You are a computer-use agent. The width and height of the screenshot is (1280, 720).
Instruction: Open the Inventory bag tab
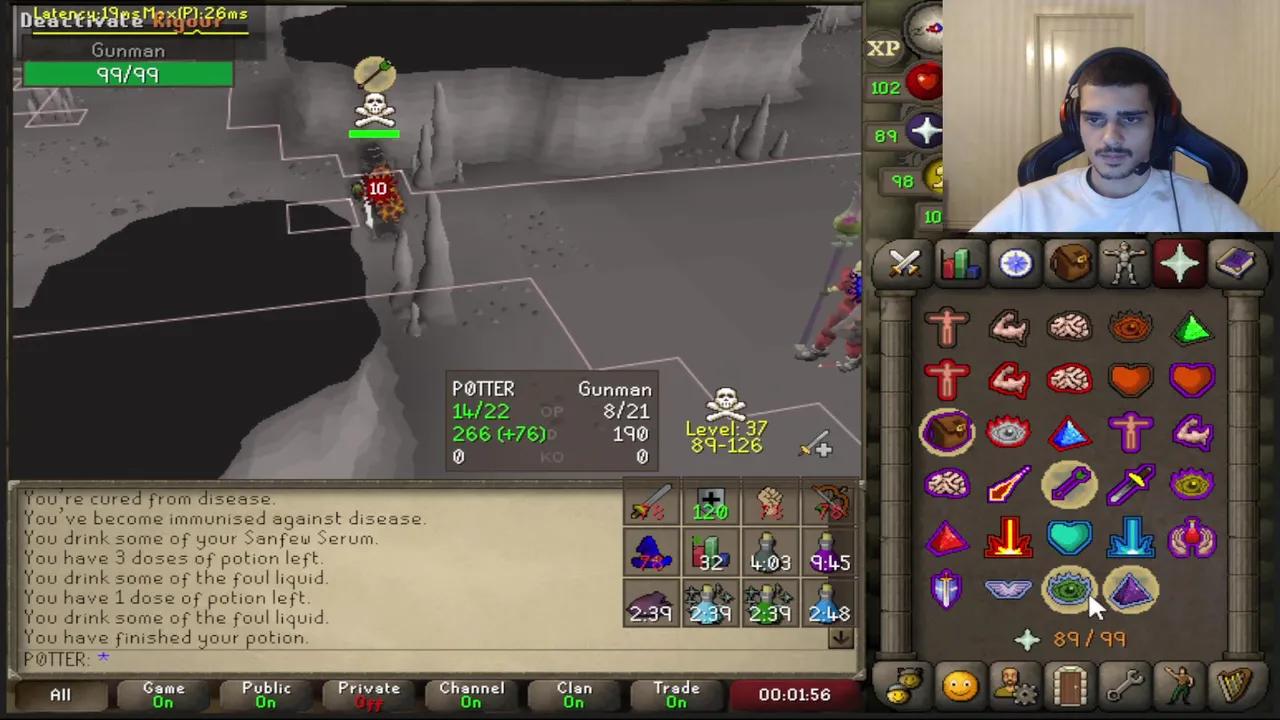[x=1069, y=263]
